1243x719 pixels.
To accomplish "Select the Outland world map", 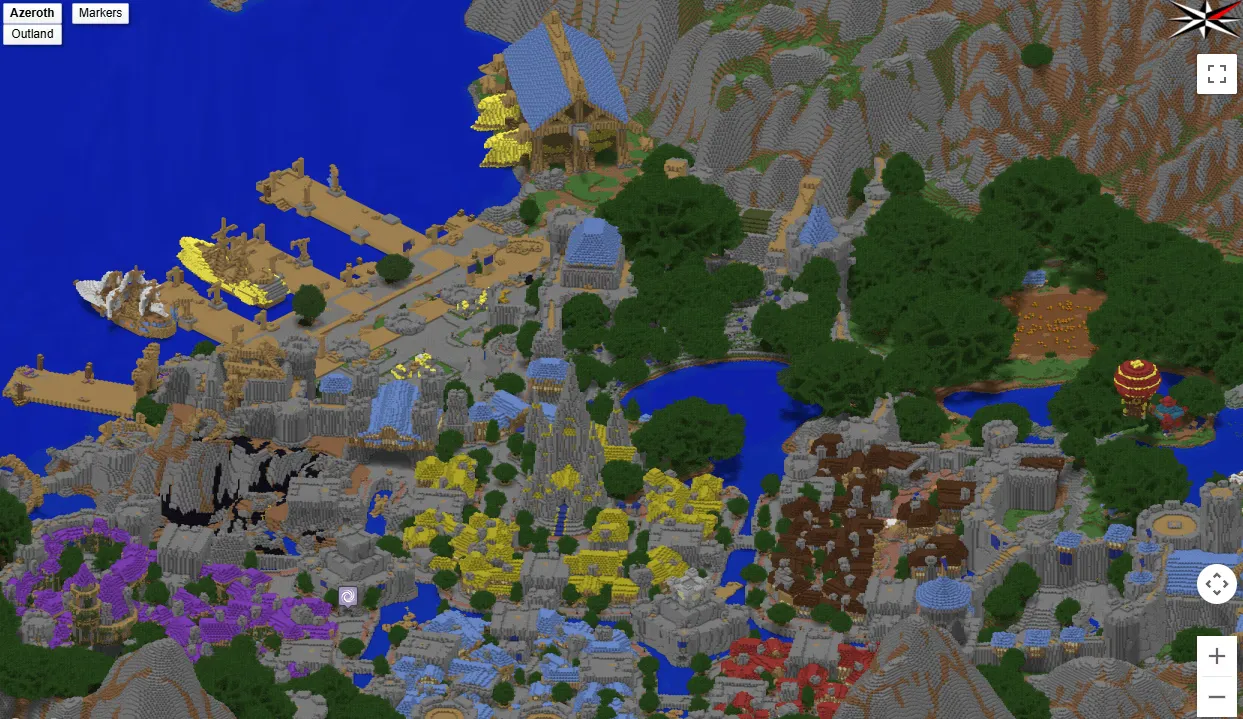I will [x=33, y=34].
